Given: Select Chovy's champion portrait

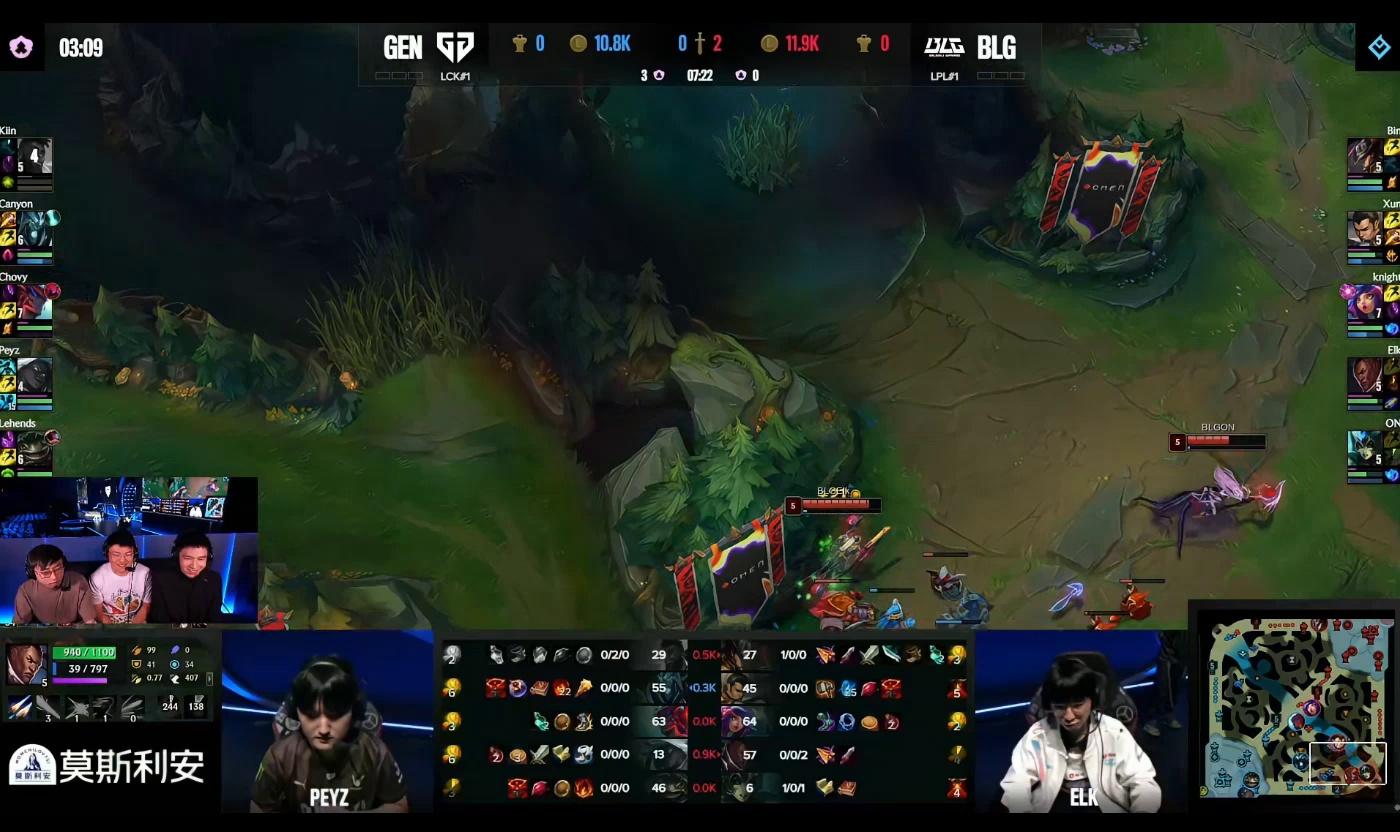Looking at the screenshot, I should (x=35, y=303).
